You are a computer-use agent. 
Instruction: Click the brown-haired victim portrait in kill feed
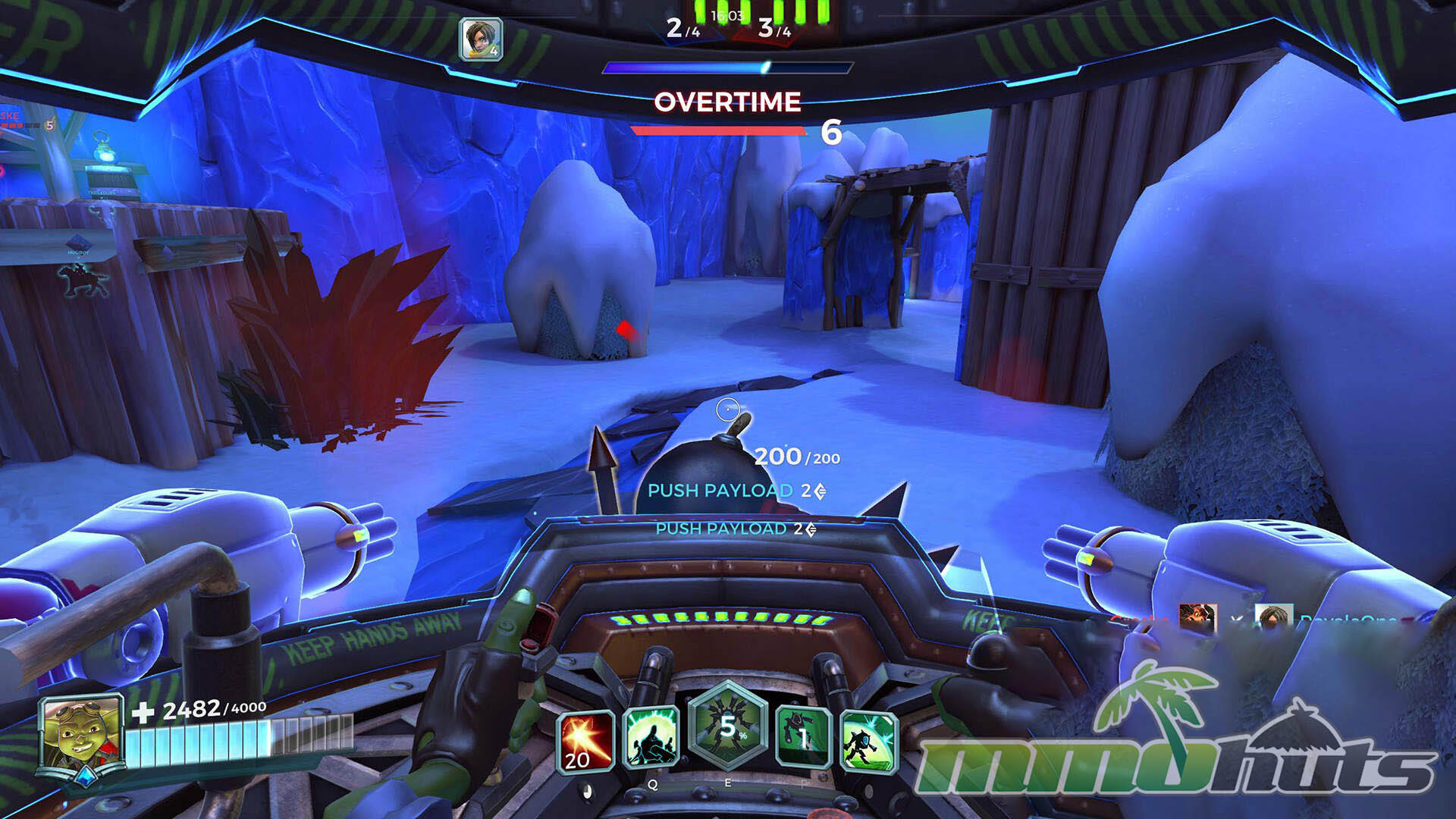[x=1273, y=618]
